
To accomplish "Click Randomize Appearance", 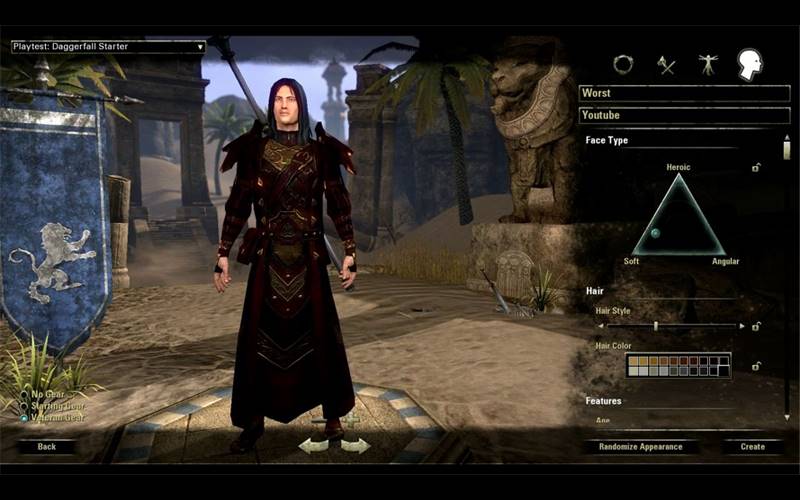I will click(640, 446).
